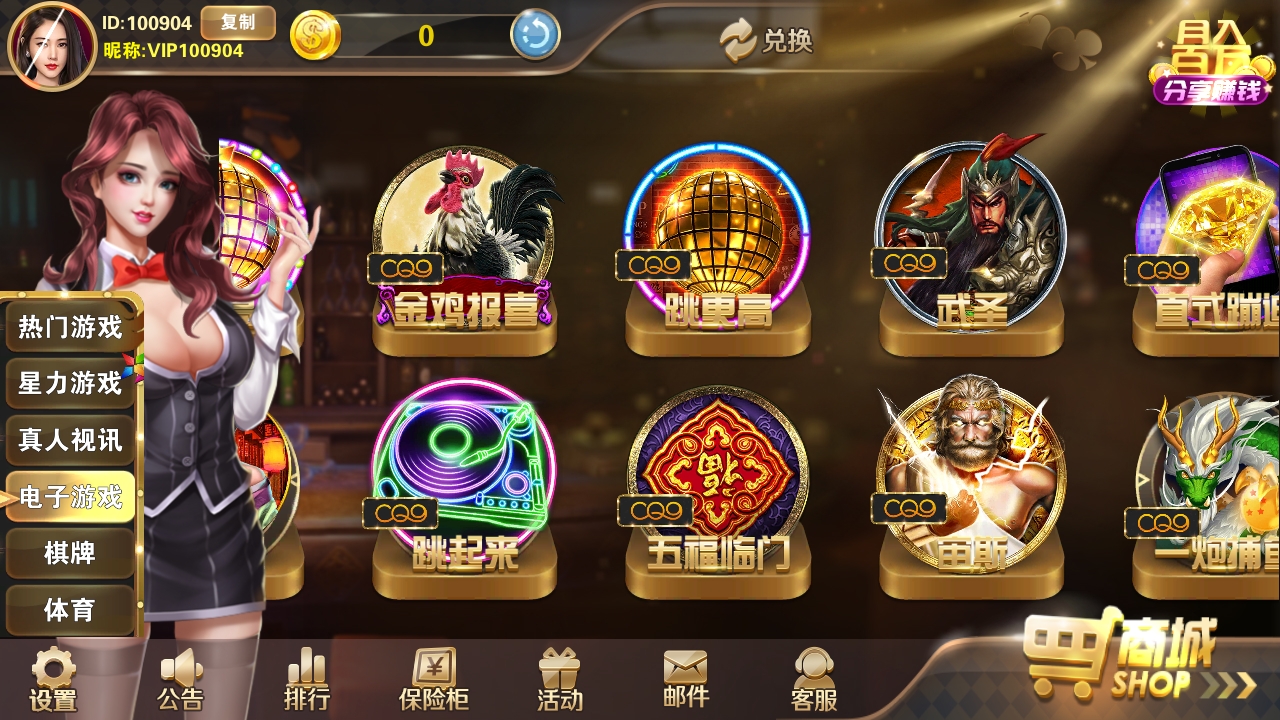Launch the 金鸡报喜 slot game
1280x720 pixels.
[463, 230]
